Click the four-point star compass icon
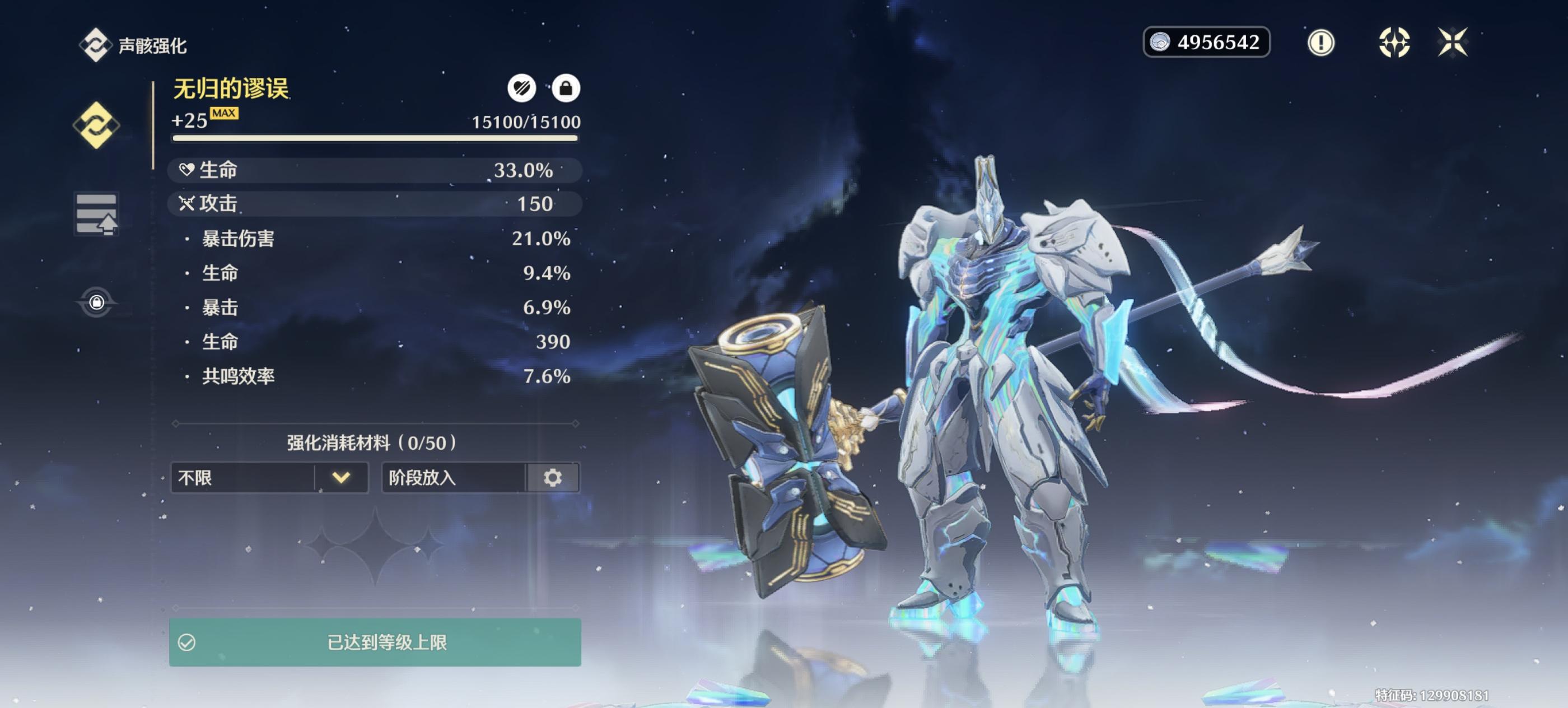Image resolution: width=1568 pixels, height=708 pixels. tap(1394, 43)
